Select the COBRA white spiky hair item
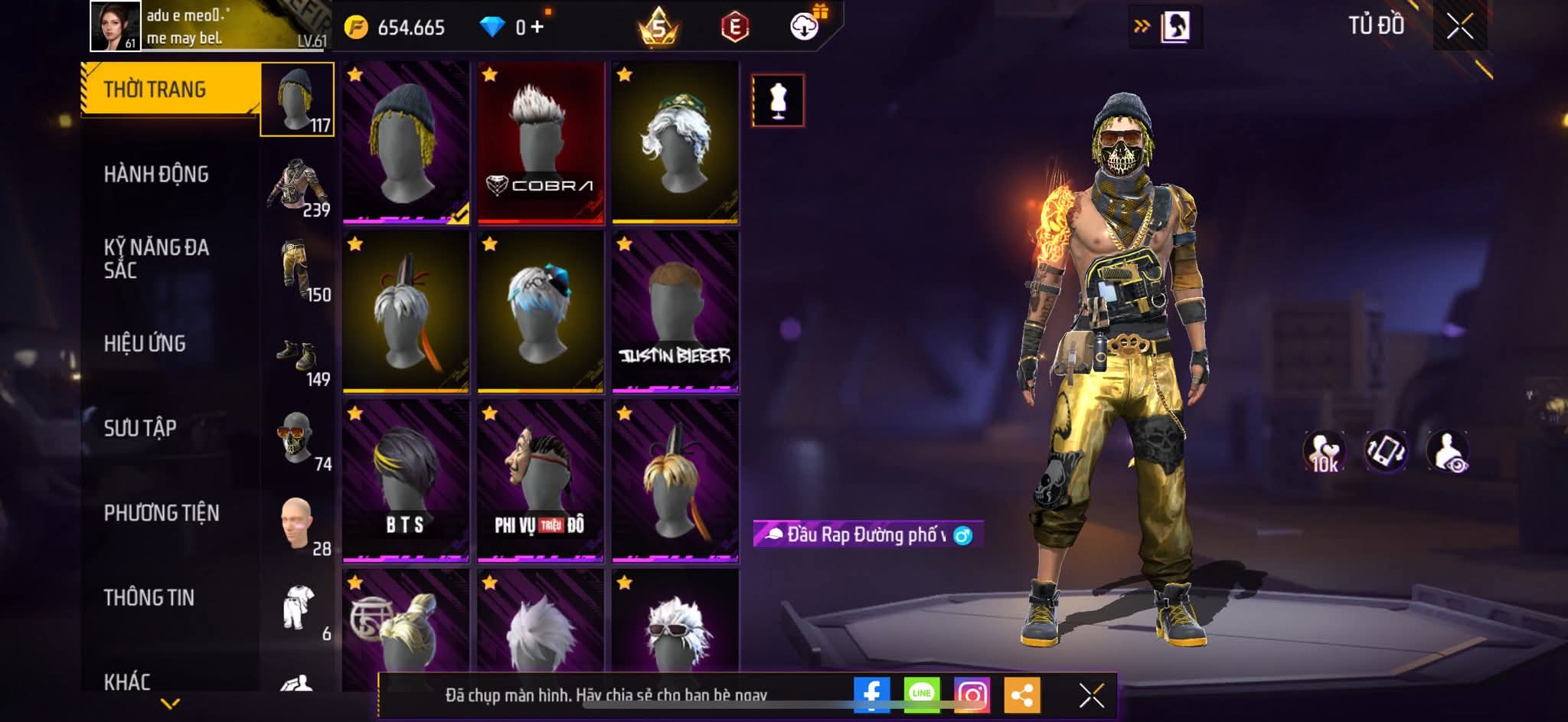This screenshot has height=722, width=1568. [x=541, y=143]
